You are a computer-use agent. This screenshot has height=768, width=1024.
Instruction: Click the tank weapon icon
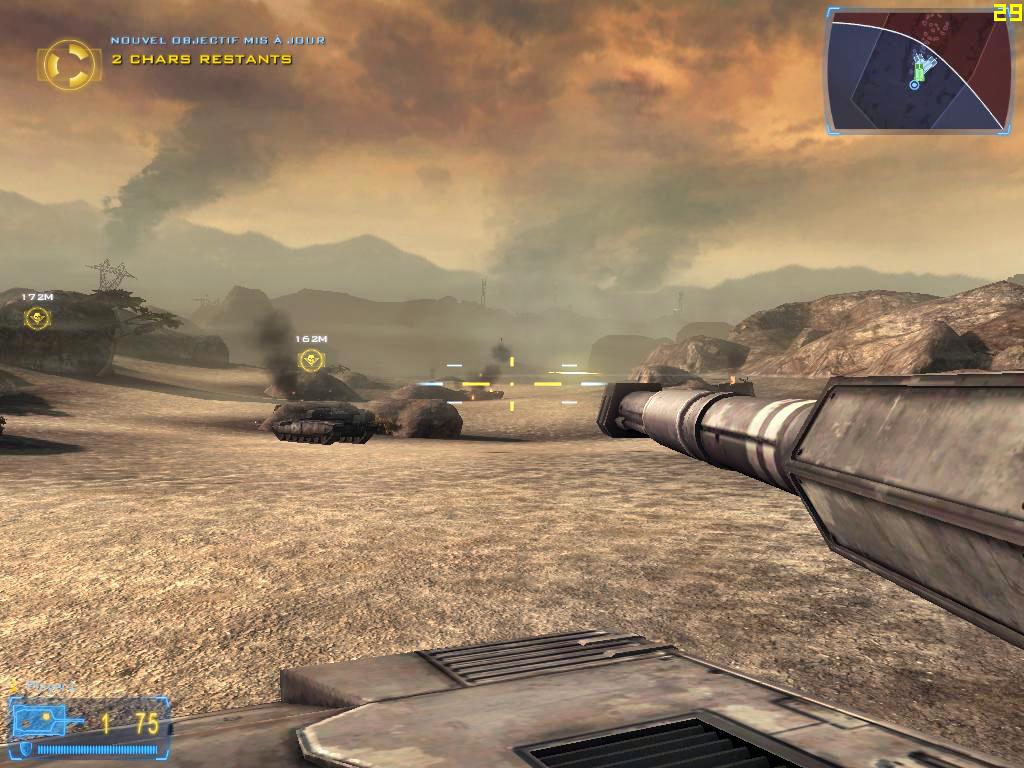point(48,721)
